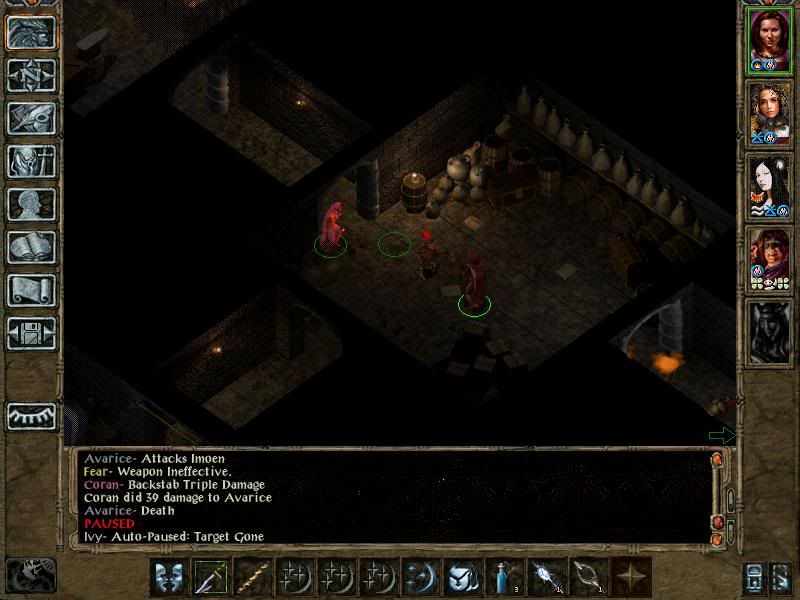The width and height of the screenshot is (800, 600).
Task: Open the inventory screen from the sidebar
Action: [31, 160]
